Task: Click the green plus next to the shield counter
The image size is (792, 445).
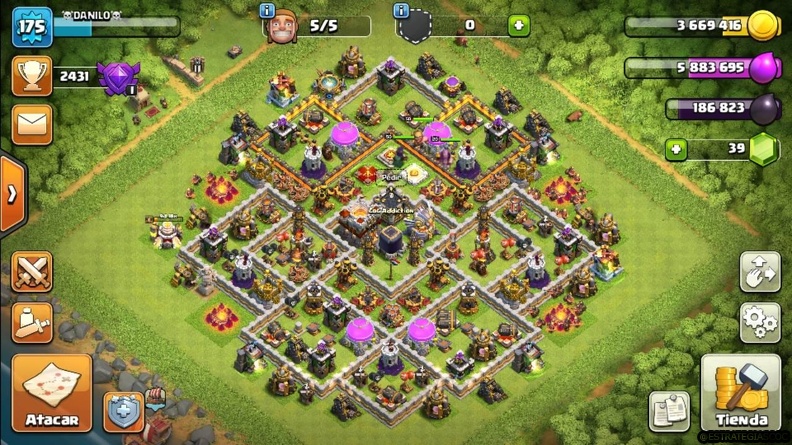Action: click(x=518, y=26)
